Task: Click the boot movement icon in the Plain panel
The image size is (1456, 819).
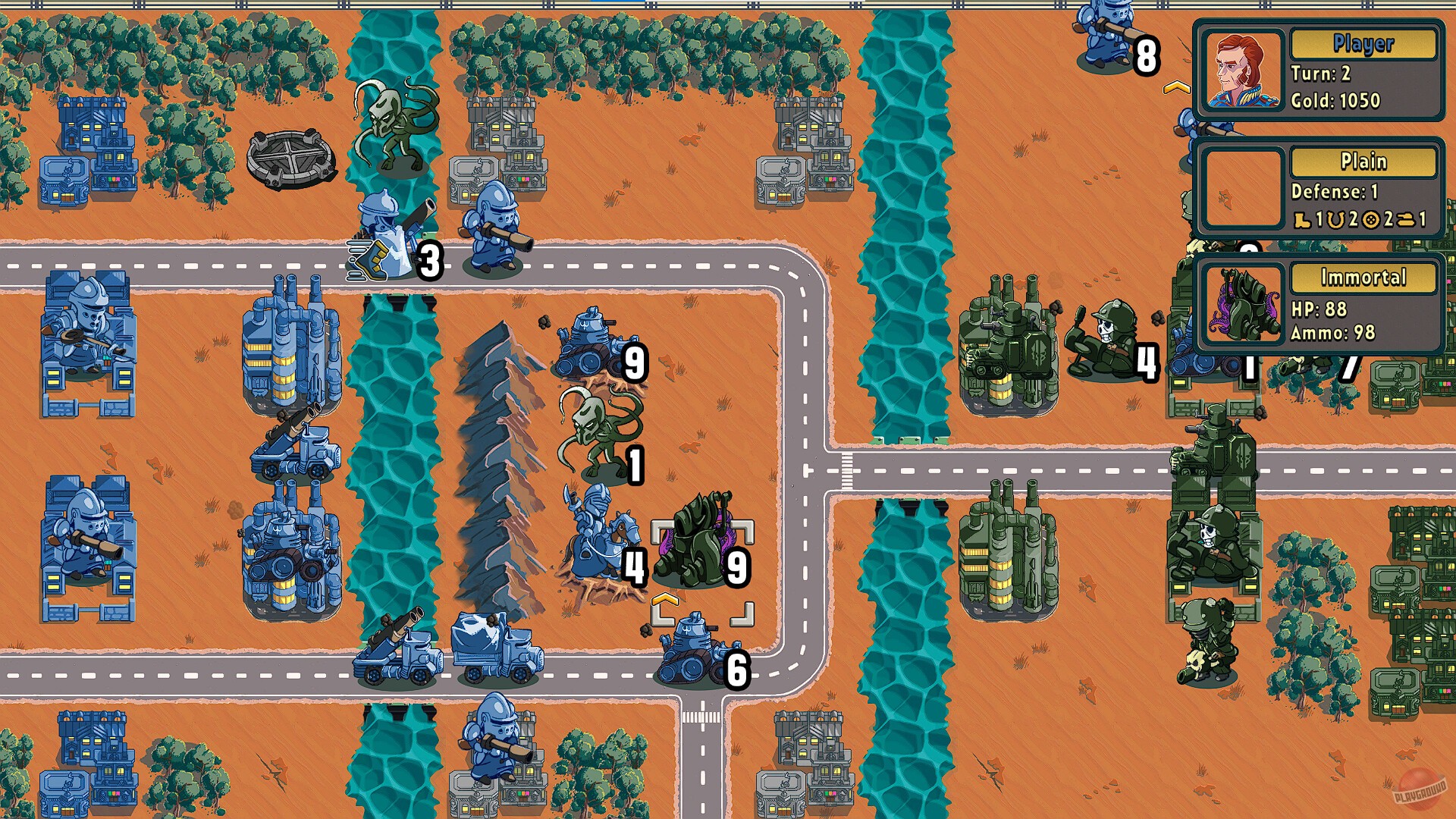Action: [x=1302, y=220]
